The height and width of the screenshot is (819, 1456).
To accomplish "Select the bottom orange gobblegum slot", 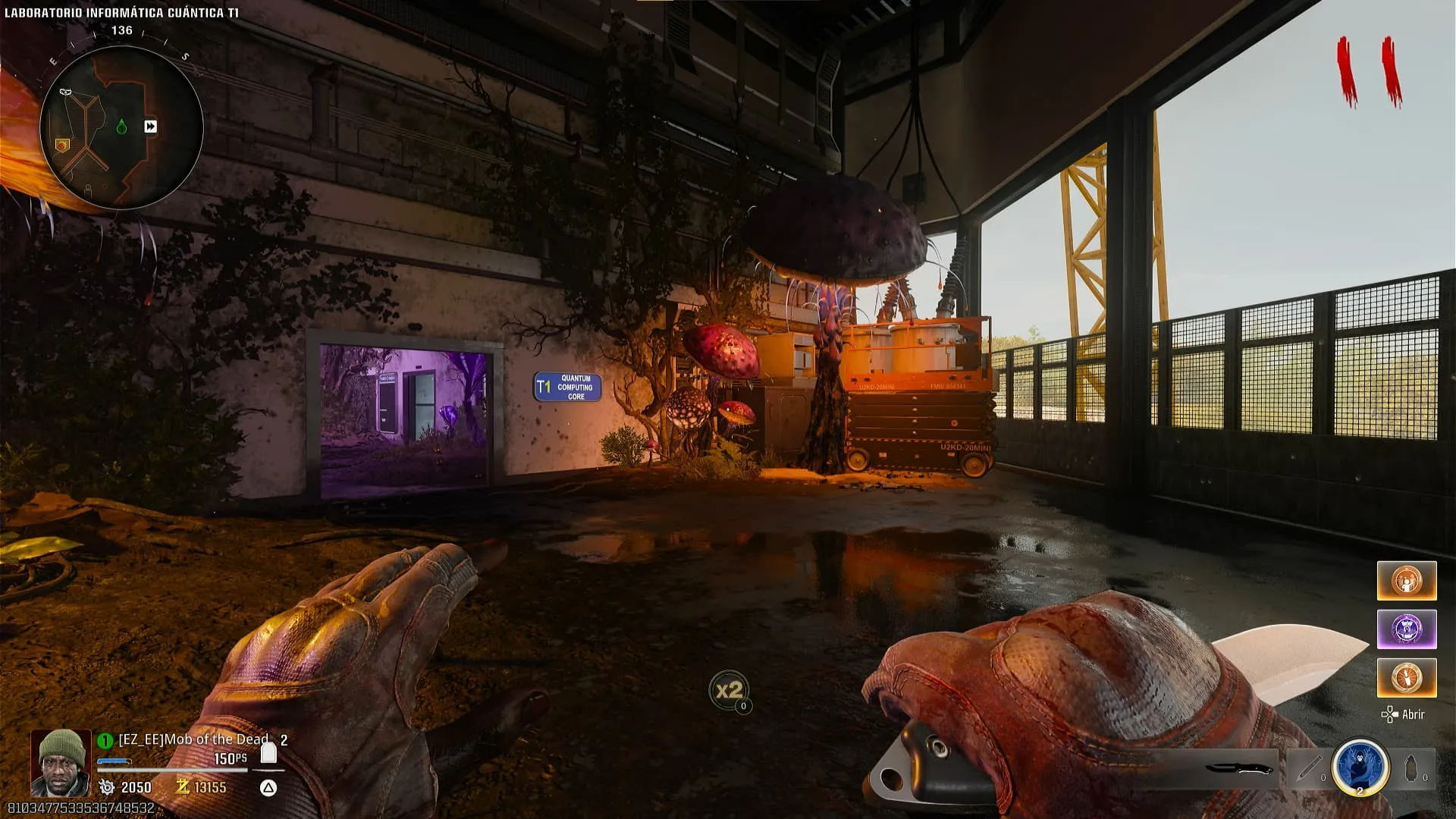I will coord(1407,677).
